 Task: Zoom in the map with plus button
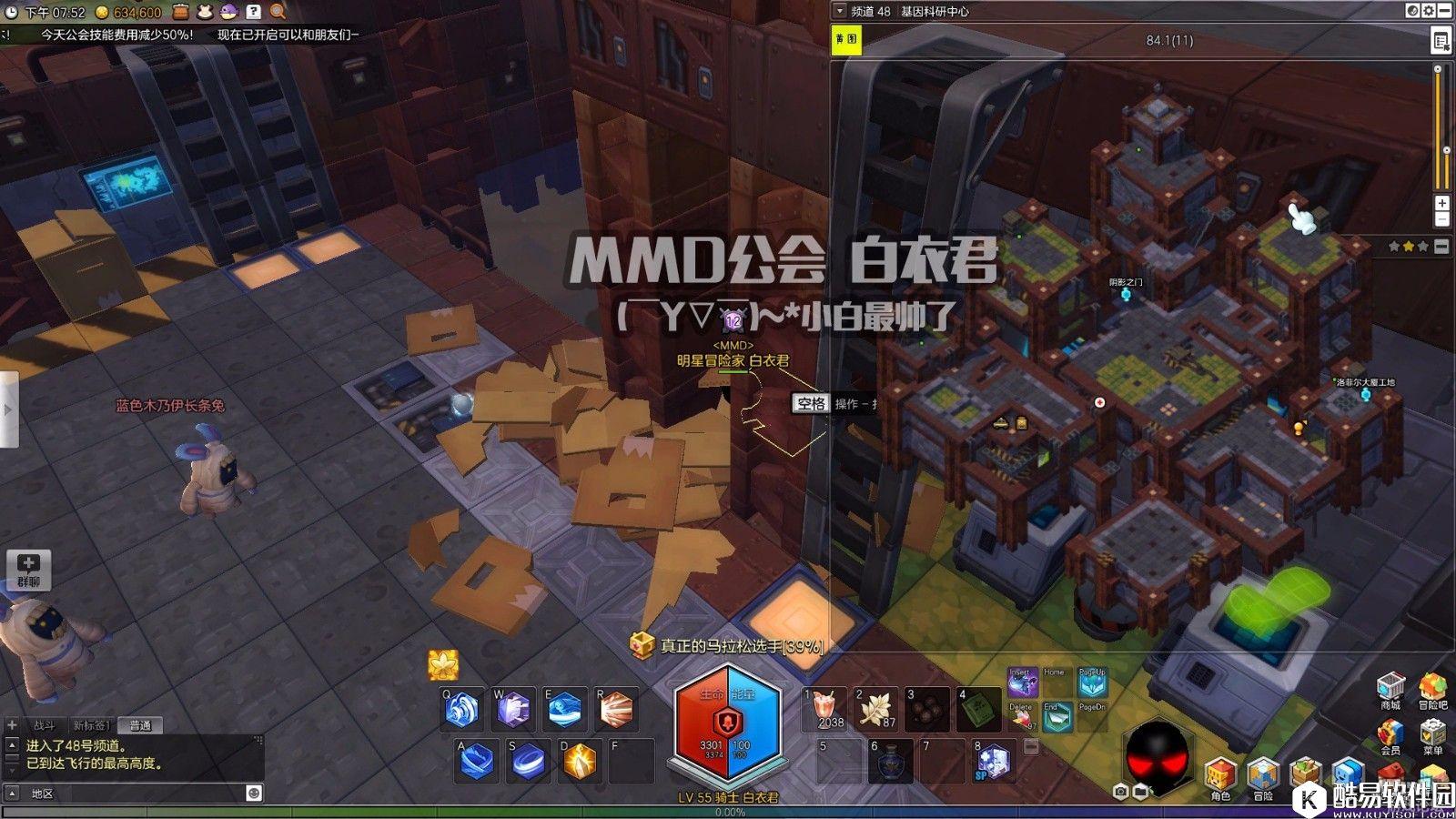[1441, 203]
